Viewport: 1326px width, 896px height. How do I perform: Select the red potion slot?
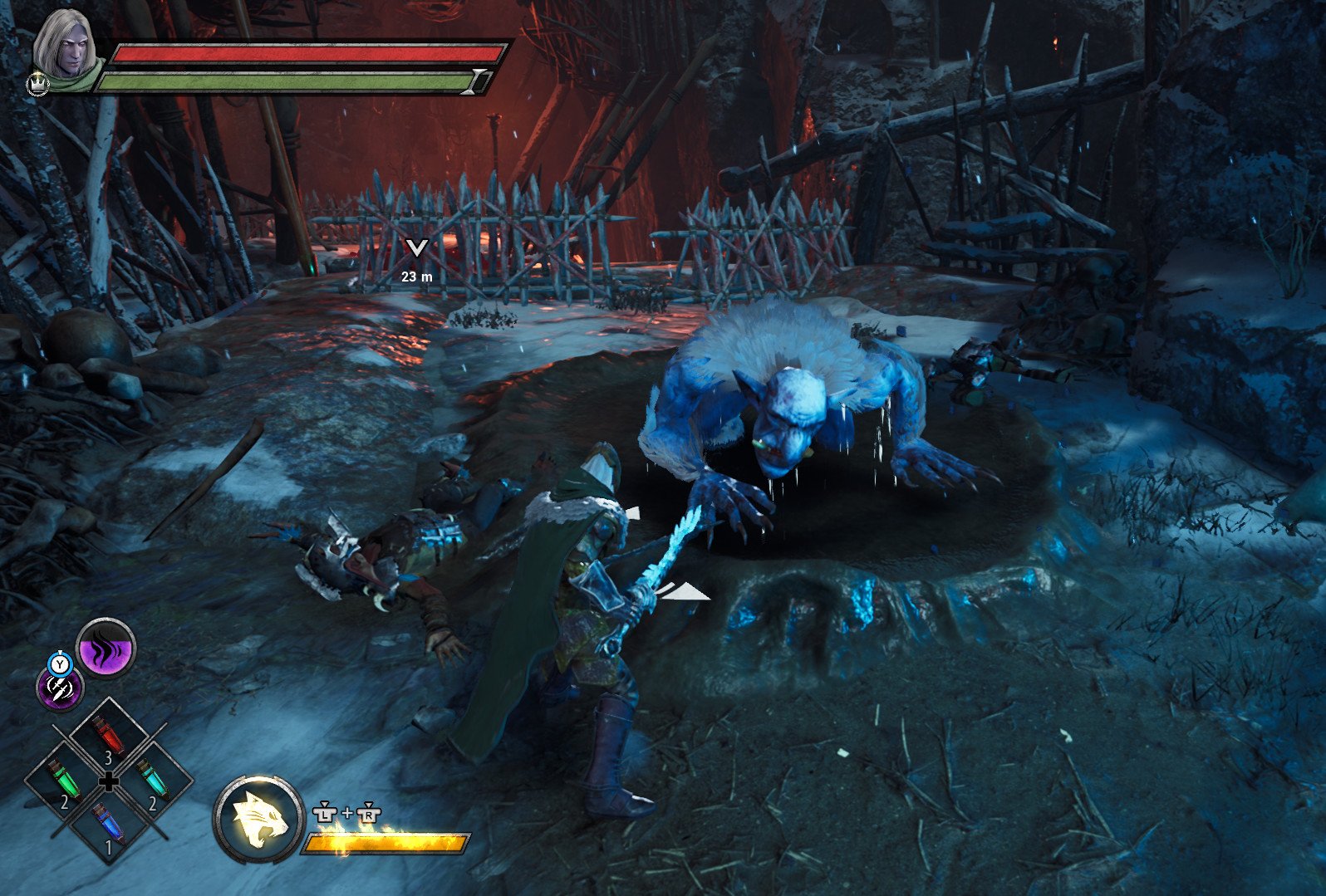(x=108, y=737)
